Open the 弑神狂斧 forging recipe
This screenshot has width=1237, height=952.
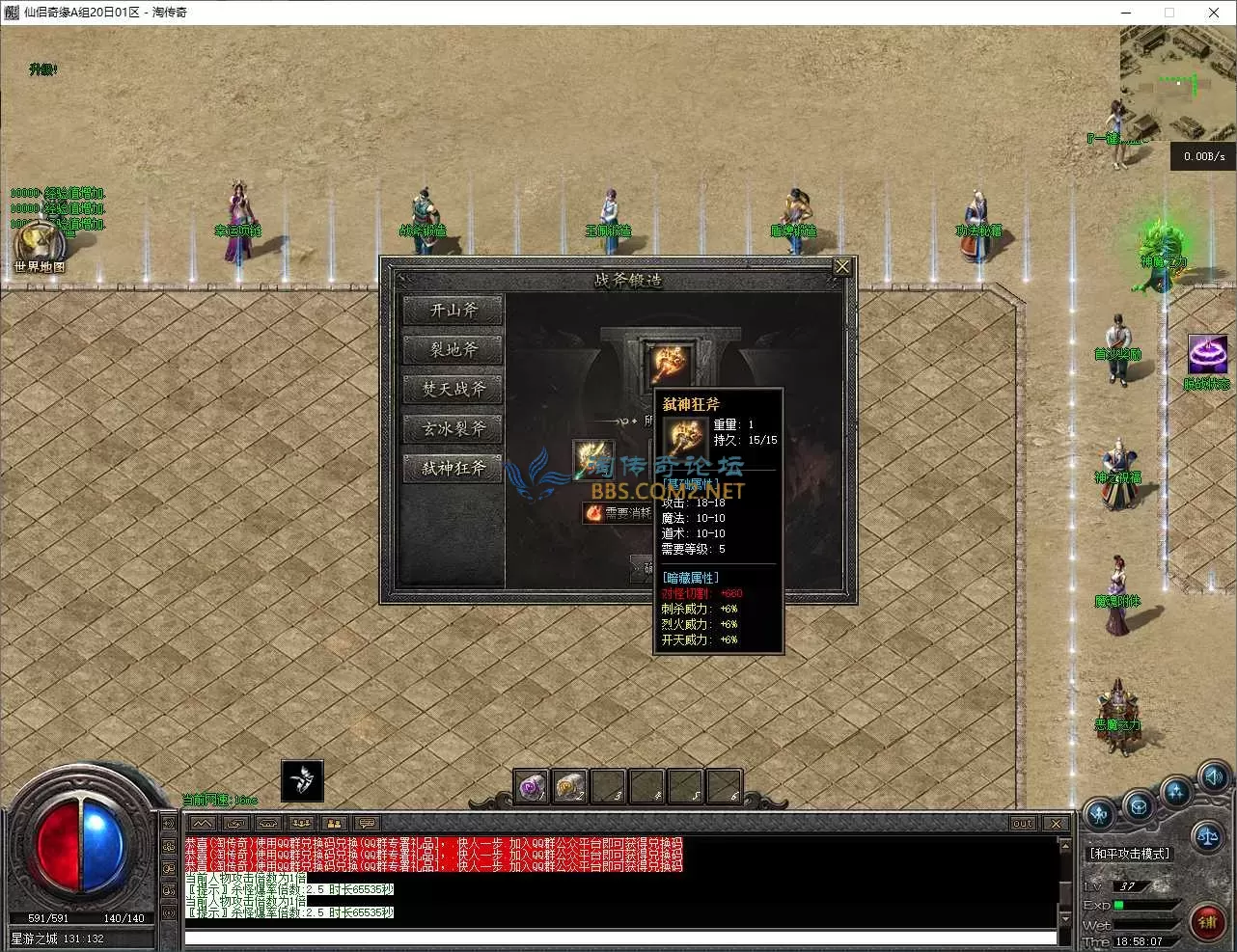tap(453, 469)
